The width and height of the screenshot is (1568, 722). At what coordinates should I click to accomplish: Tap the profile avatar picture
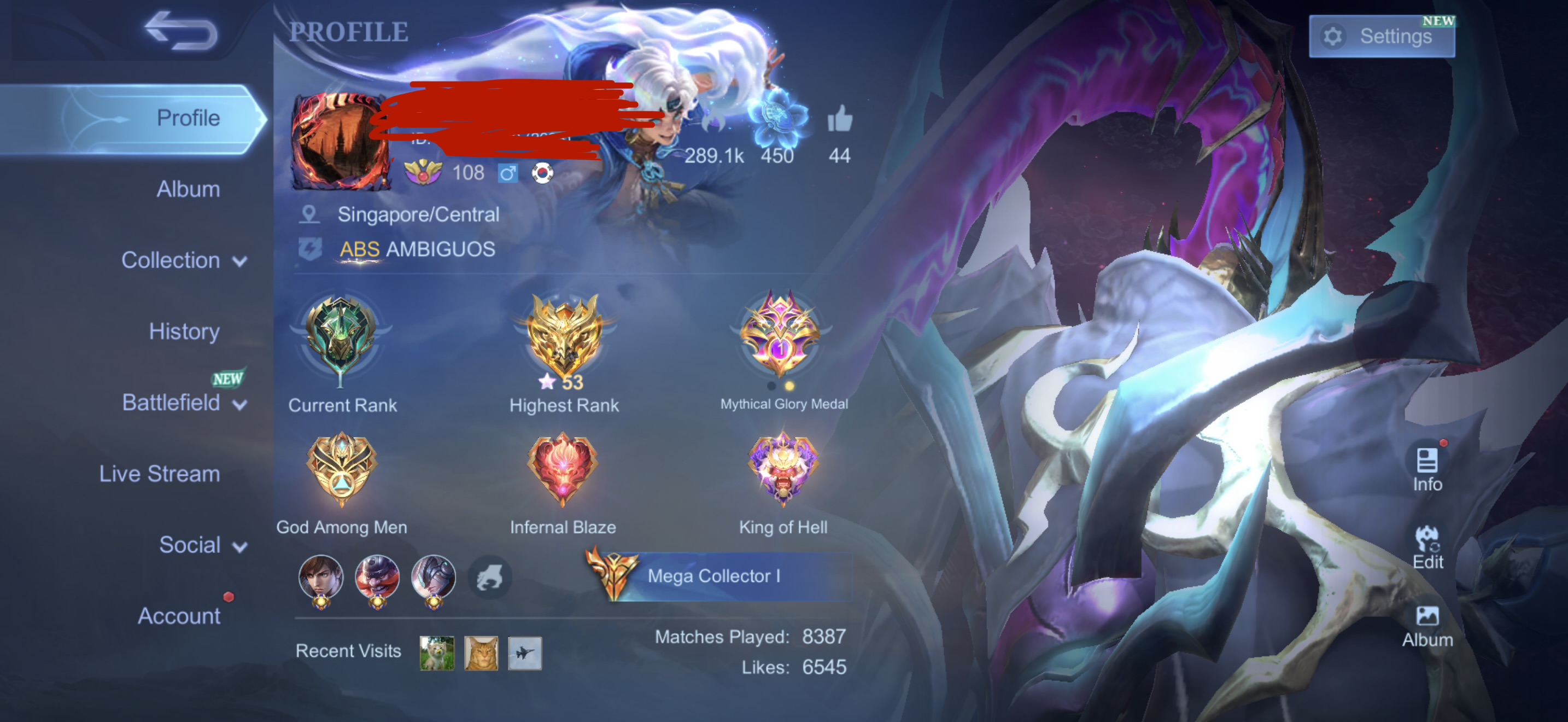[338, 141]
